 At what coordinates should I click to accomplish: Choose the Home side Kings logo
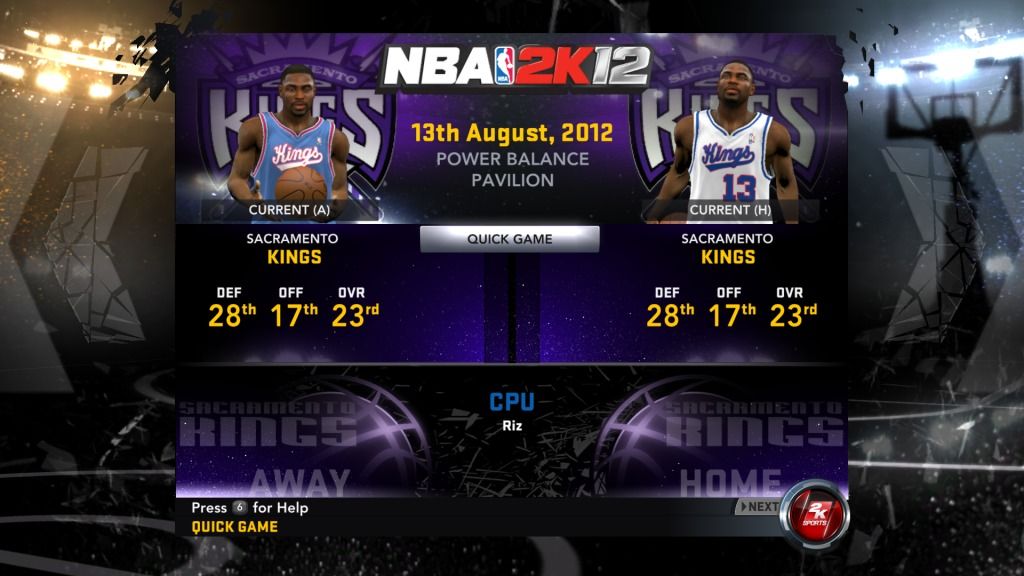[720, 435]
